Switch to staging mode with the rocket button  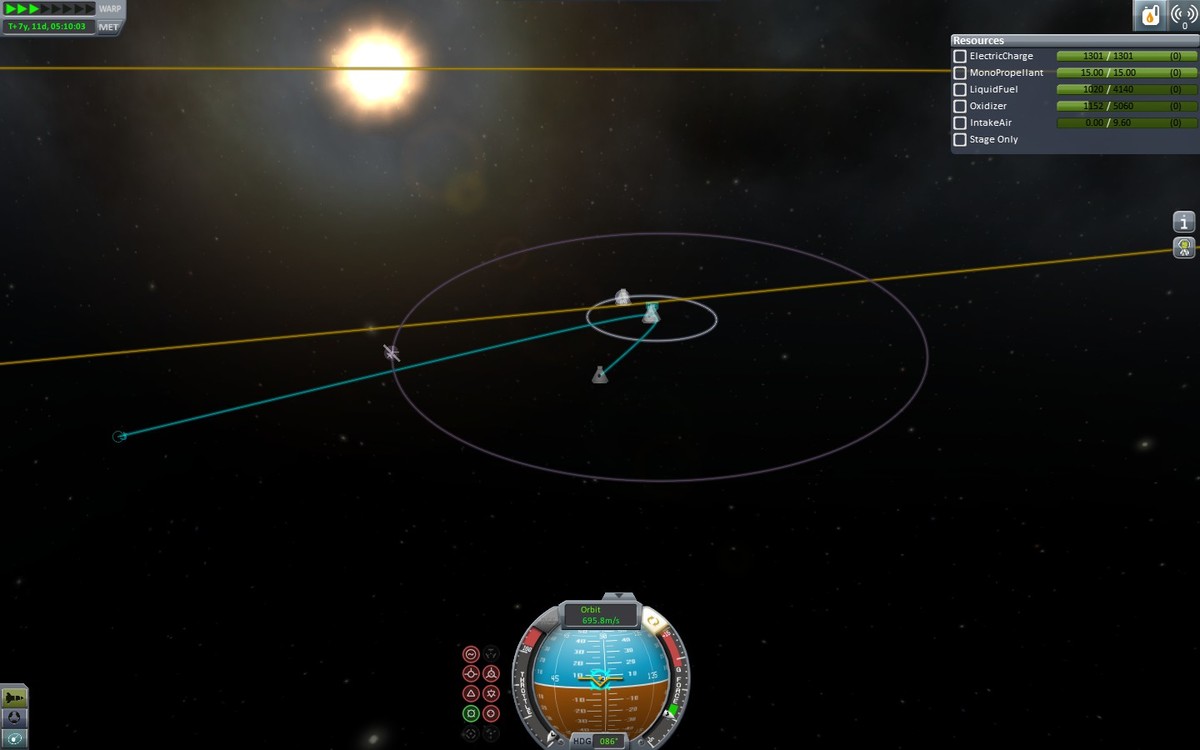click(15, 697)
